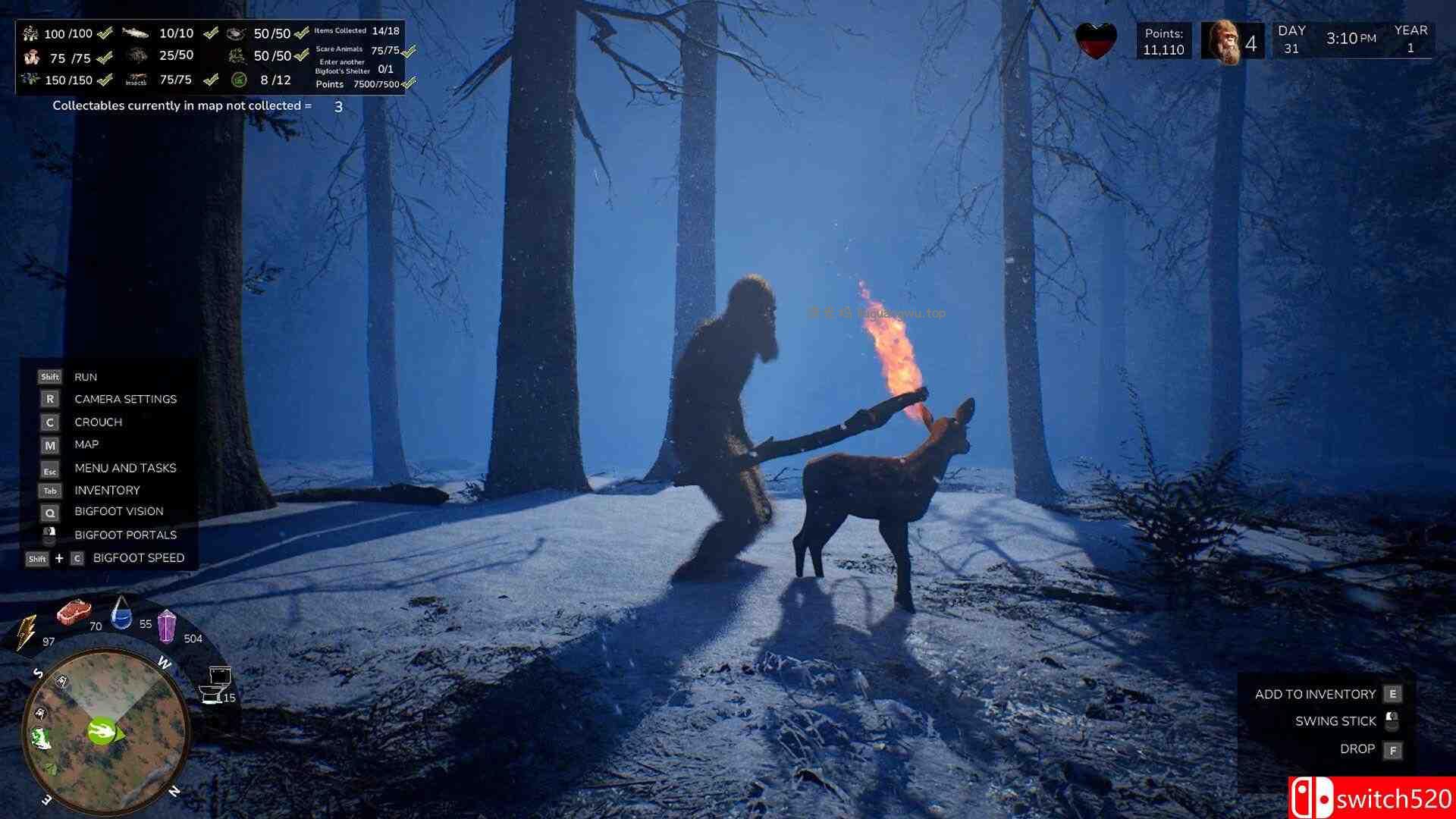Click the circular minimap
The image size is (1456, 819).
click(105, 732)
